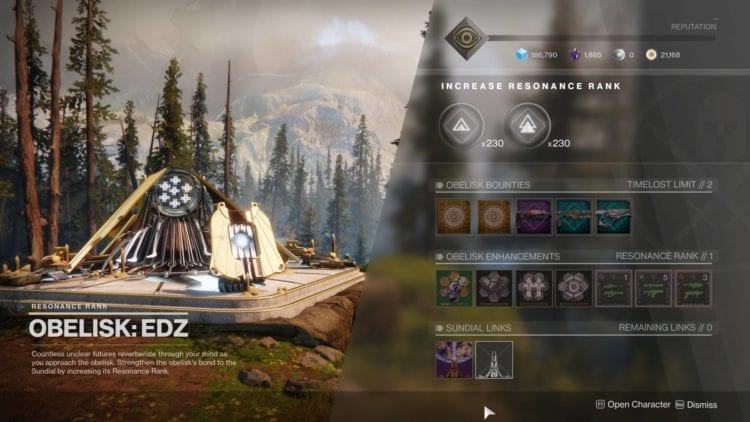
Task: Pick up the purple weapon bounty
Action: click(x=533, y=215)
